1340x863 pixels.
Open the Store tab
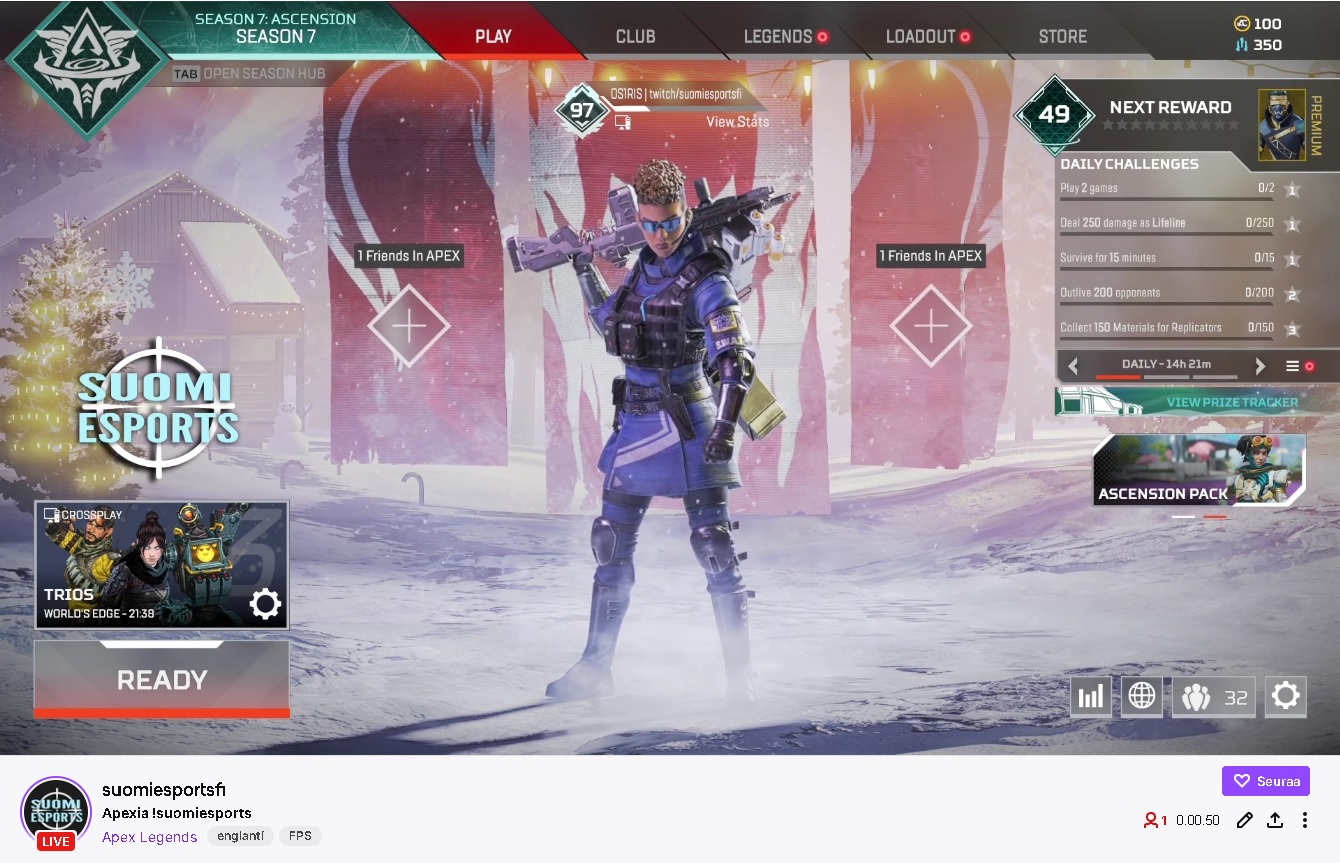tap(1062, 37)
